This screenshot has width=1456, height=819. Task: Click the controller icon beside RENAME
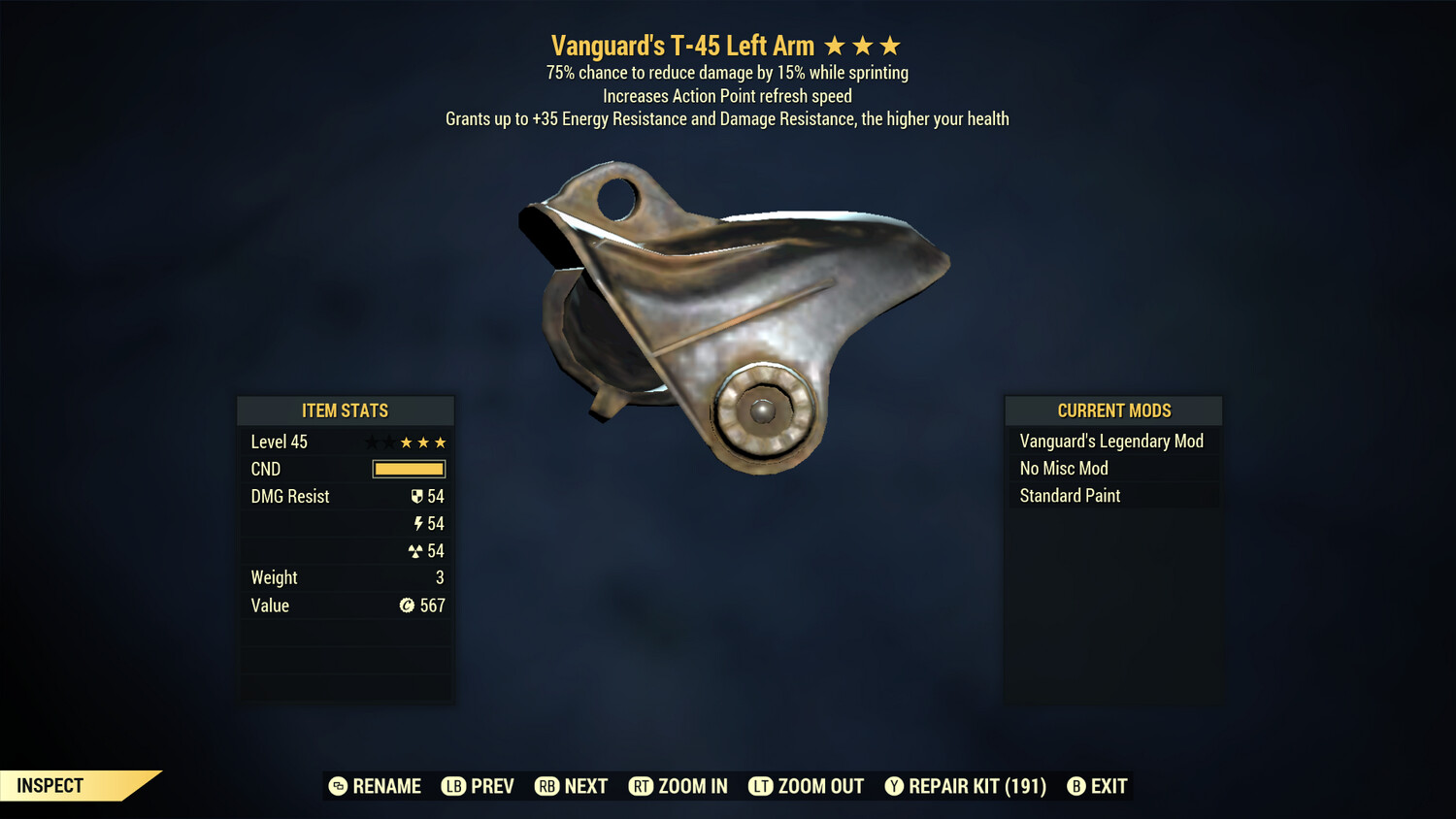pos(337,786)
